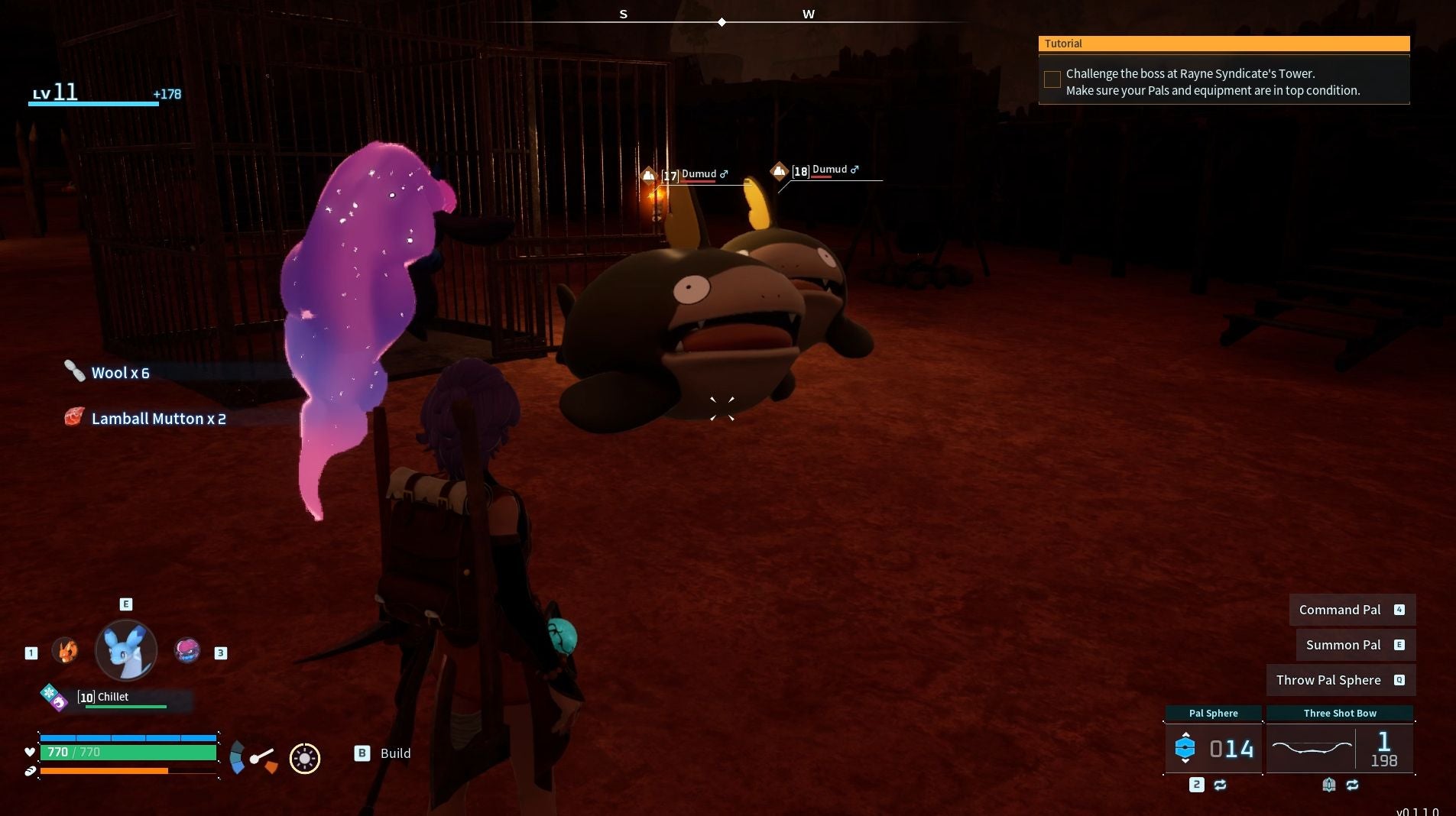Click the Summon Pal option
The width and height of the screenshot is (1456, 816).
(1355, 645)
